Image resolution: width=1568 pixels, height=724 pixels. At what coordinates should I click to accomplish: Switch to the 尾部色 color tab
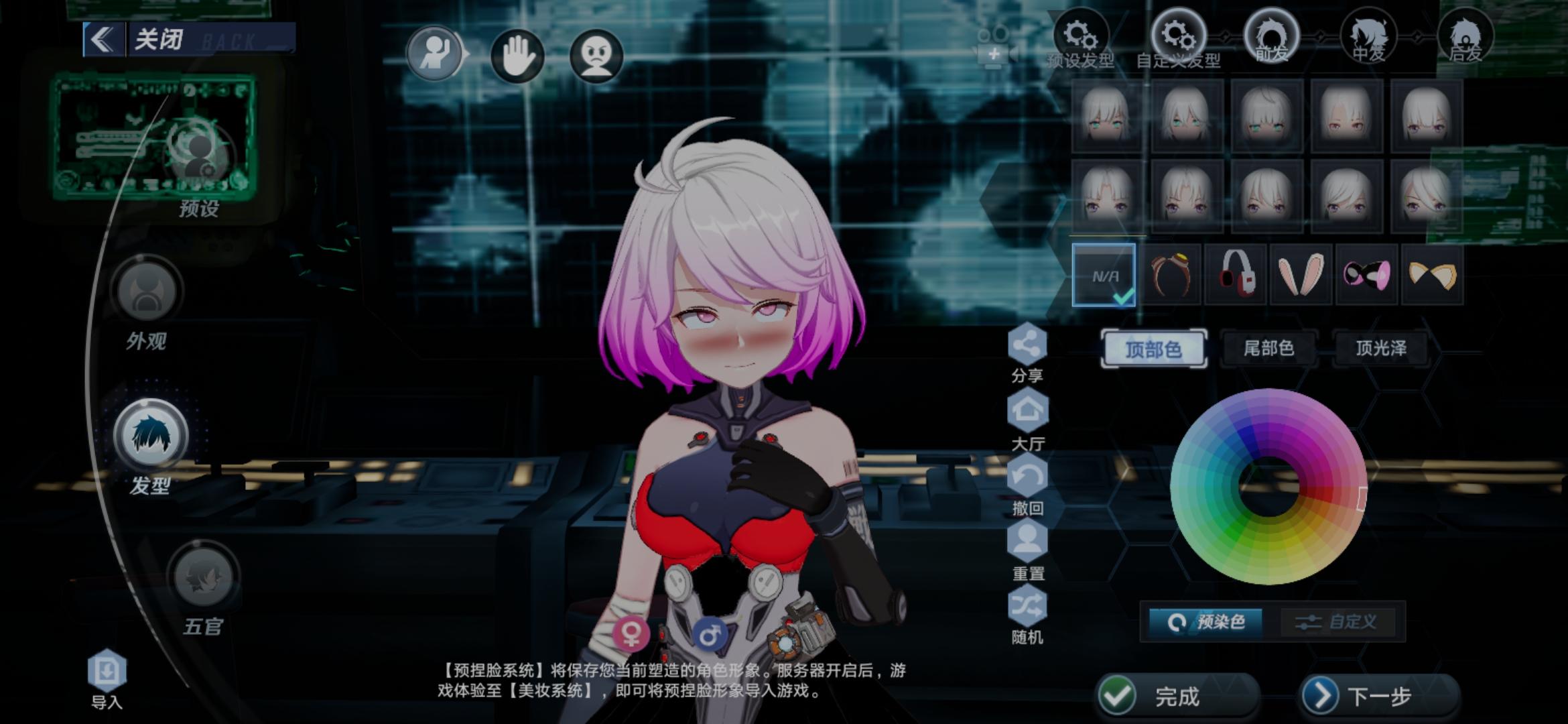(1270, 349)
